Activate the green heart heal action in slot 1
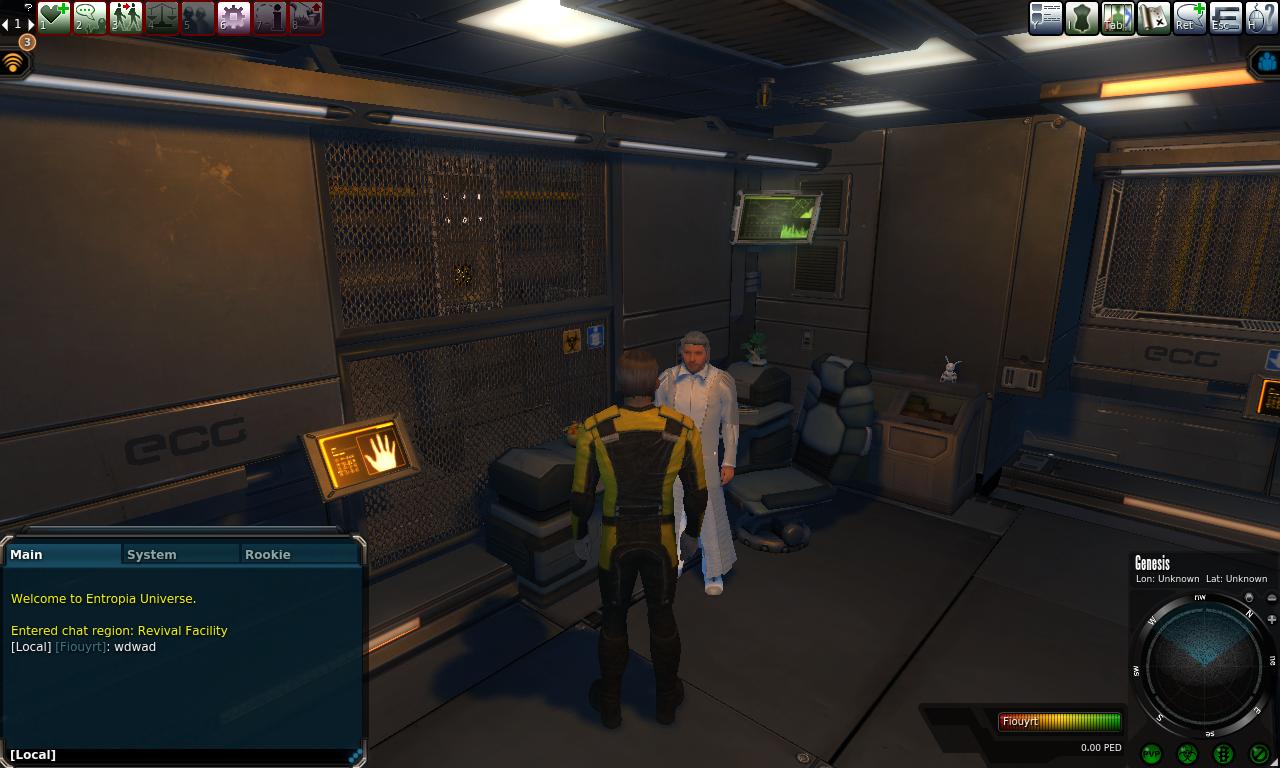 pos(54,17)
